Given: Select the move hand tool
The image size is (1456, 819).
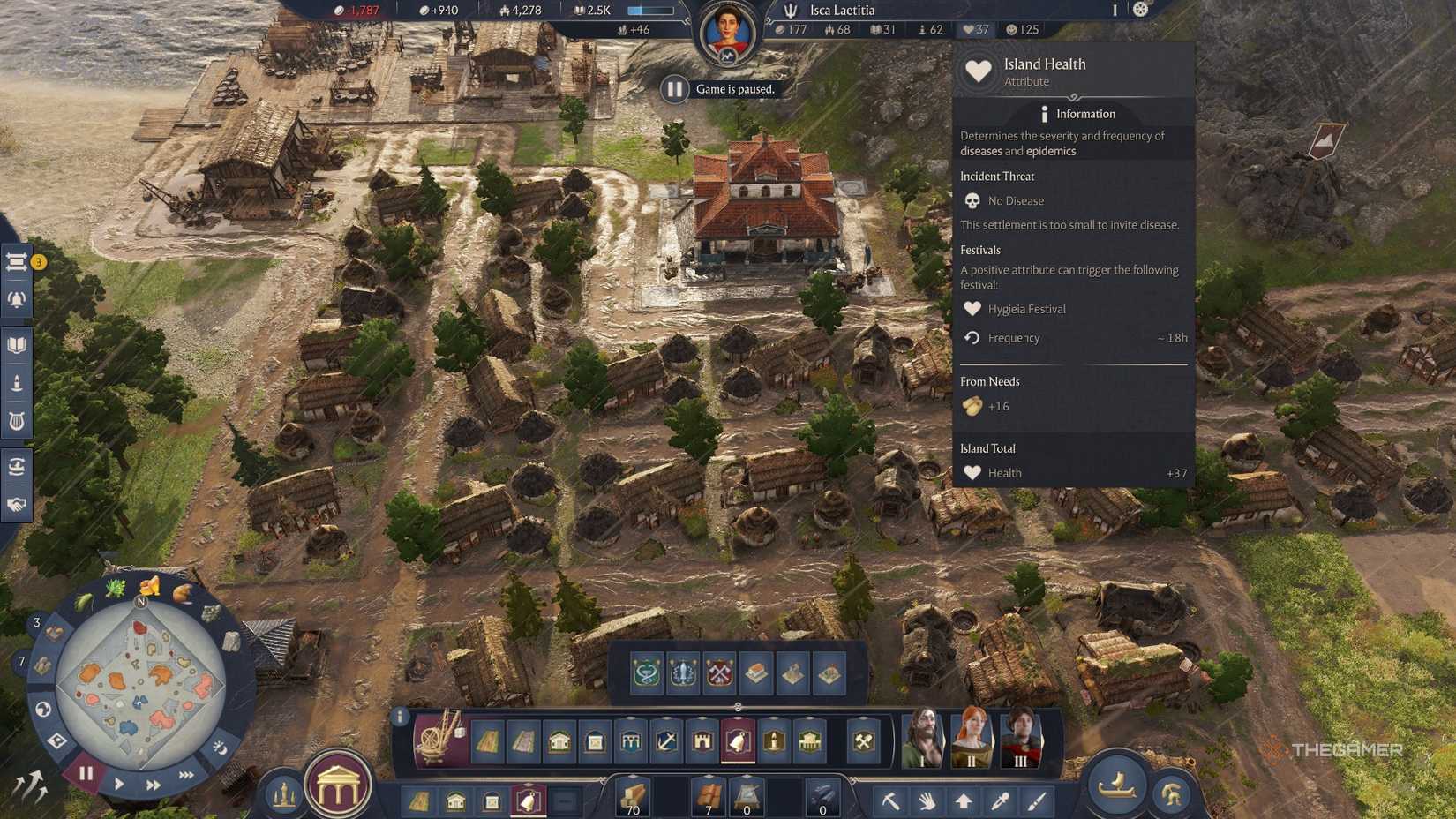Looking at the screenshot, I should click(x=928, y=801).
